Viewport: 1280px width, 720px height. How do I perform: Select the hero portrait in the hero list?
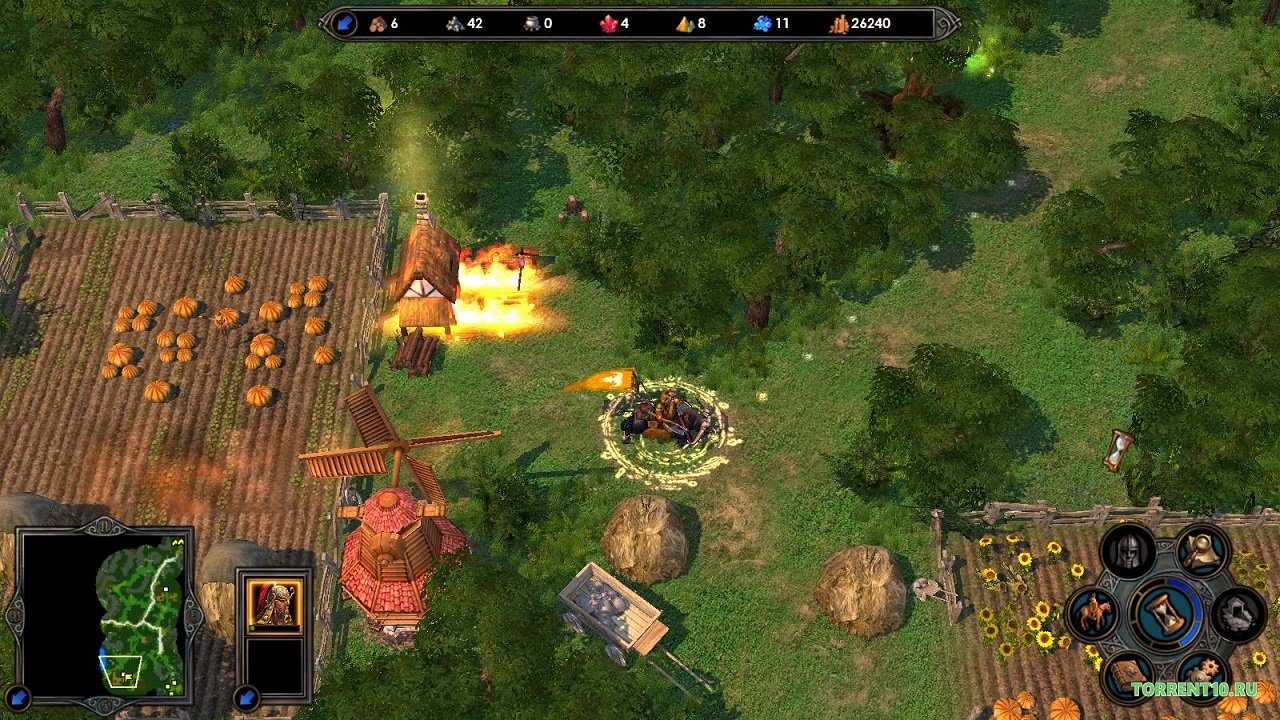coord(274,603)
